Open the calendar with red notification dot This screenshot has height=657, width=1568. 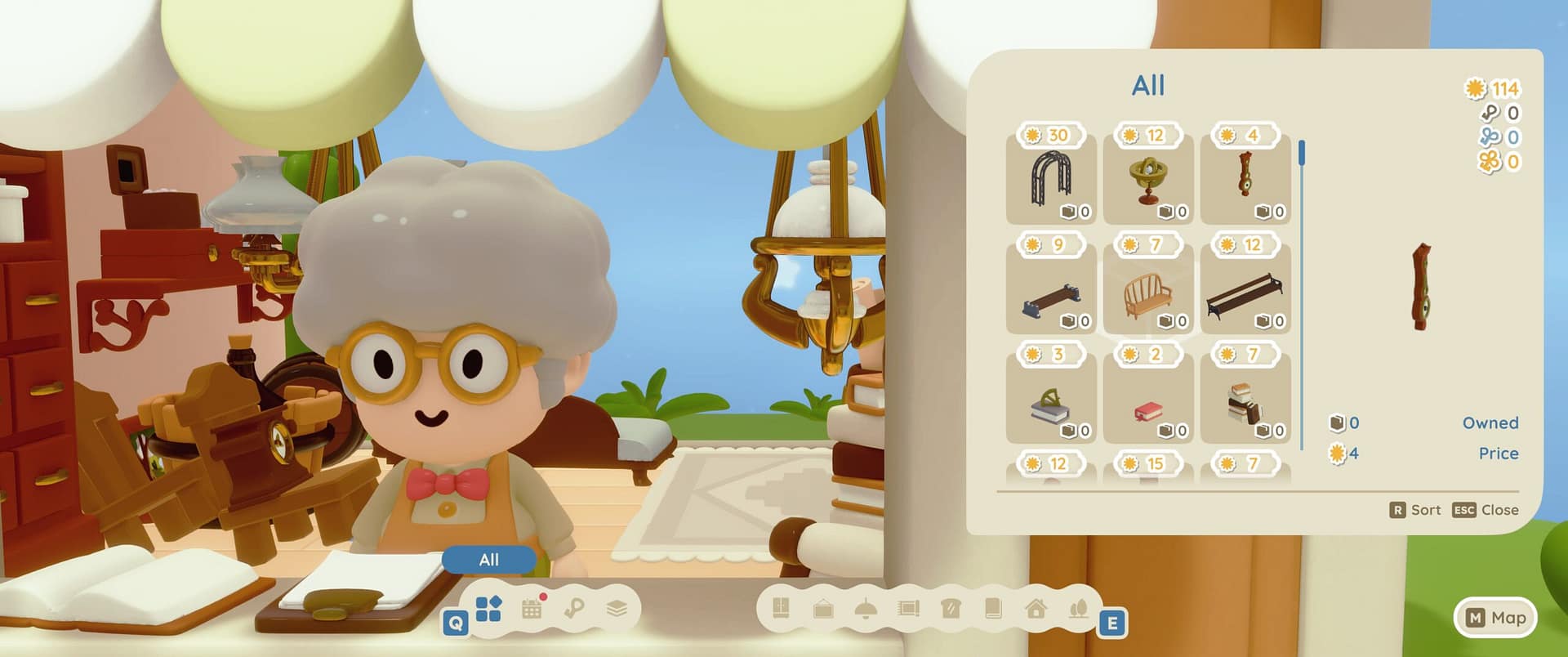pos(531,608)
